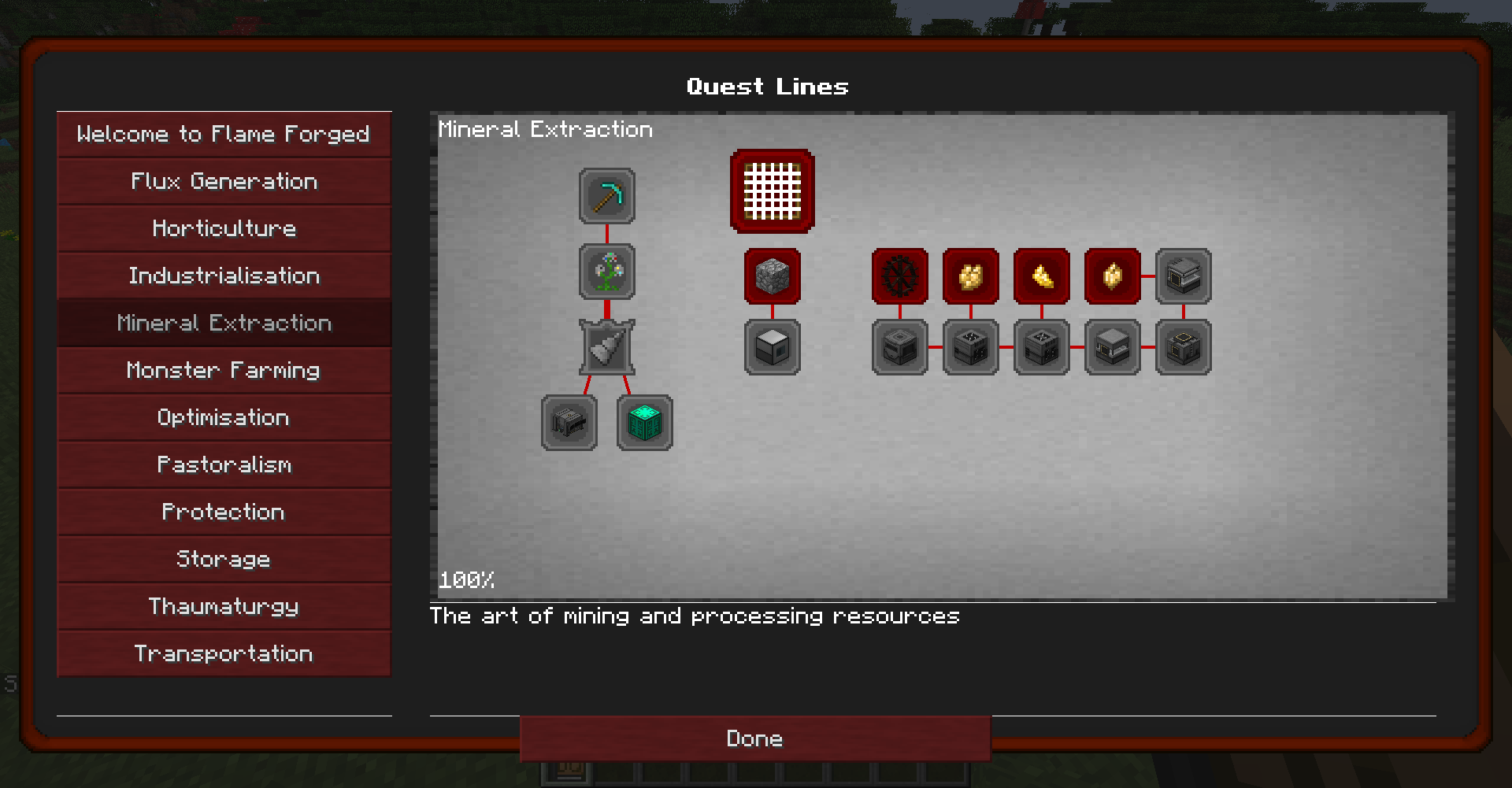Open the gold nuggets quest
Screen dimensions: 1512x788
(x=1041, y=276)
